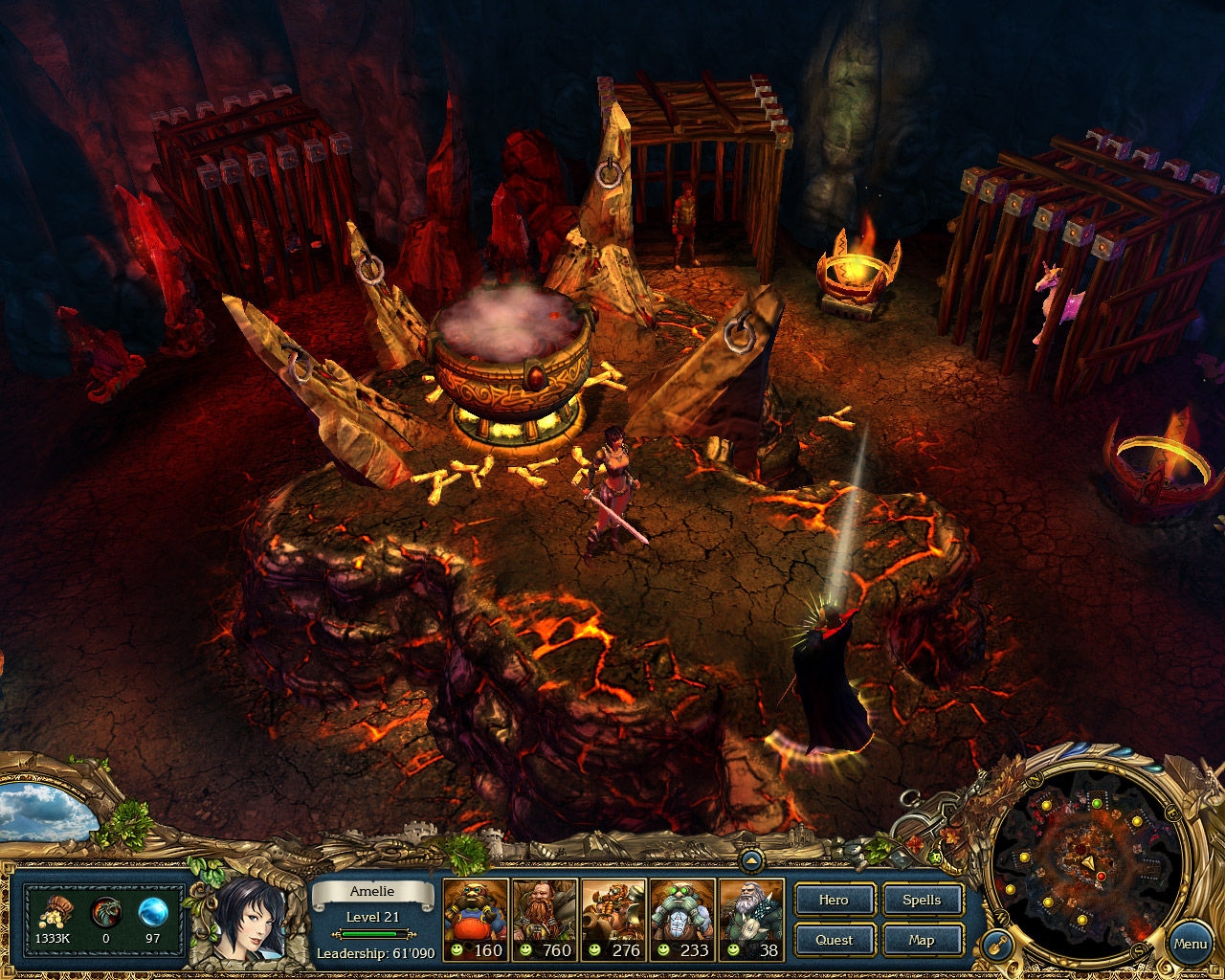The height and width of the screenshot is (980, 1225).
Task: Click the dragon rage orb icon
Action: 105,913
